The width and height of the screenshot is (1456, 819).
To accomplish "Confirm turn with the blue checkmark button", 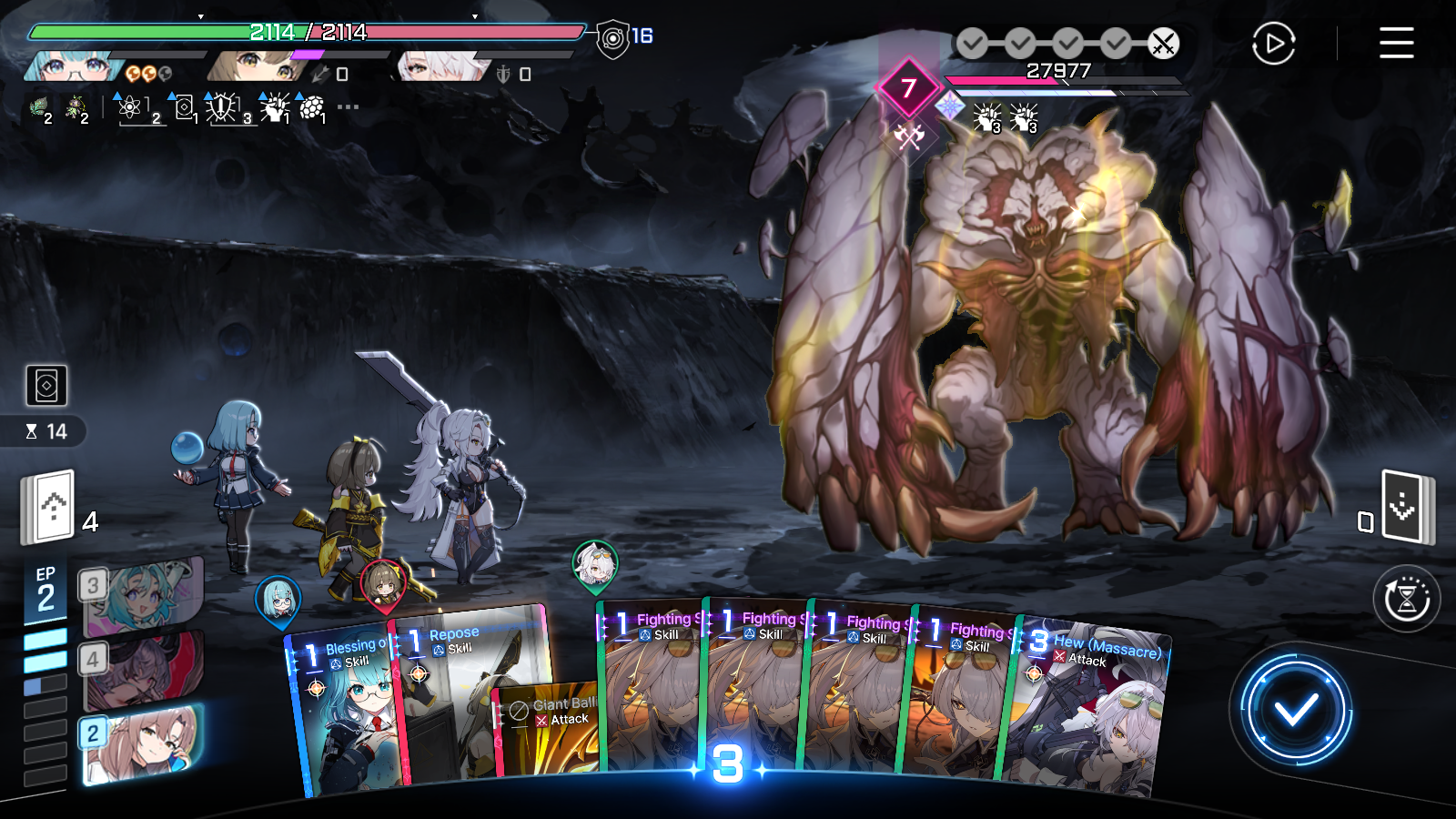I will 1296,710.
